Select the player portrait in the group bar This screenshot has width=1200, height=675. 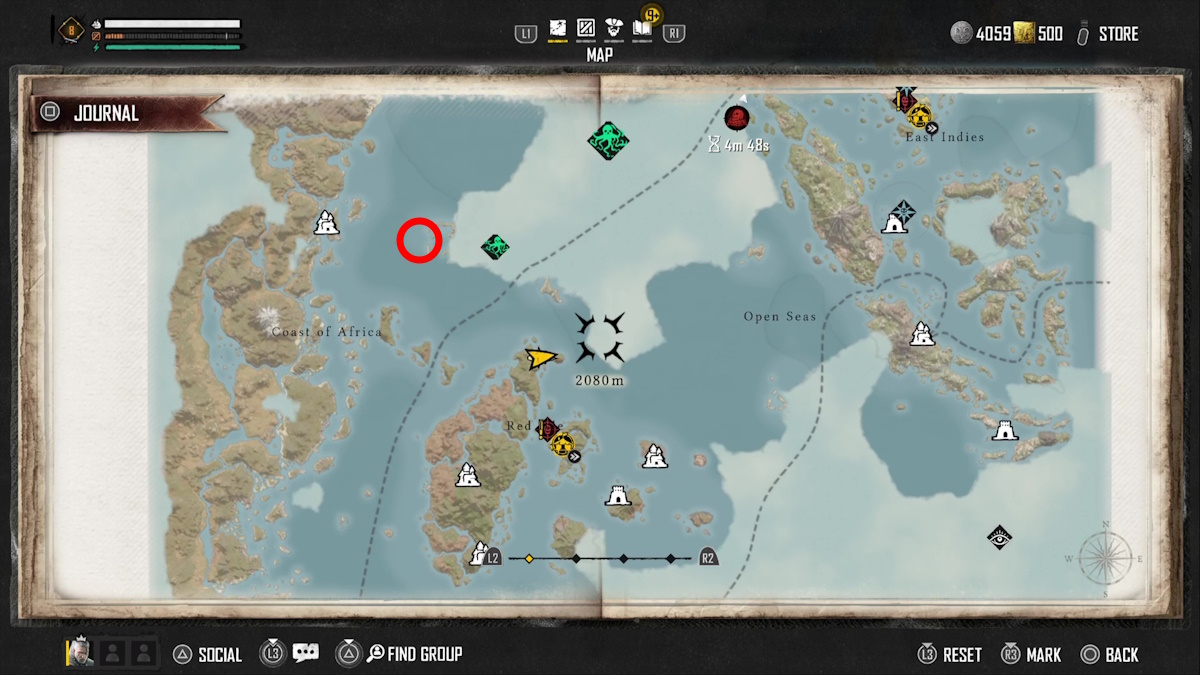(80, 653)
